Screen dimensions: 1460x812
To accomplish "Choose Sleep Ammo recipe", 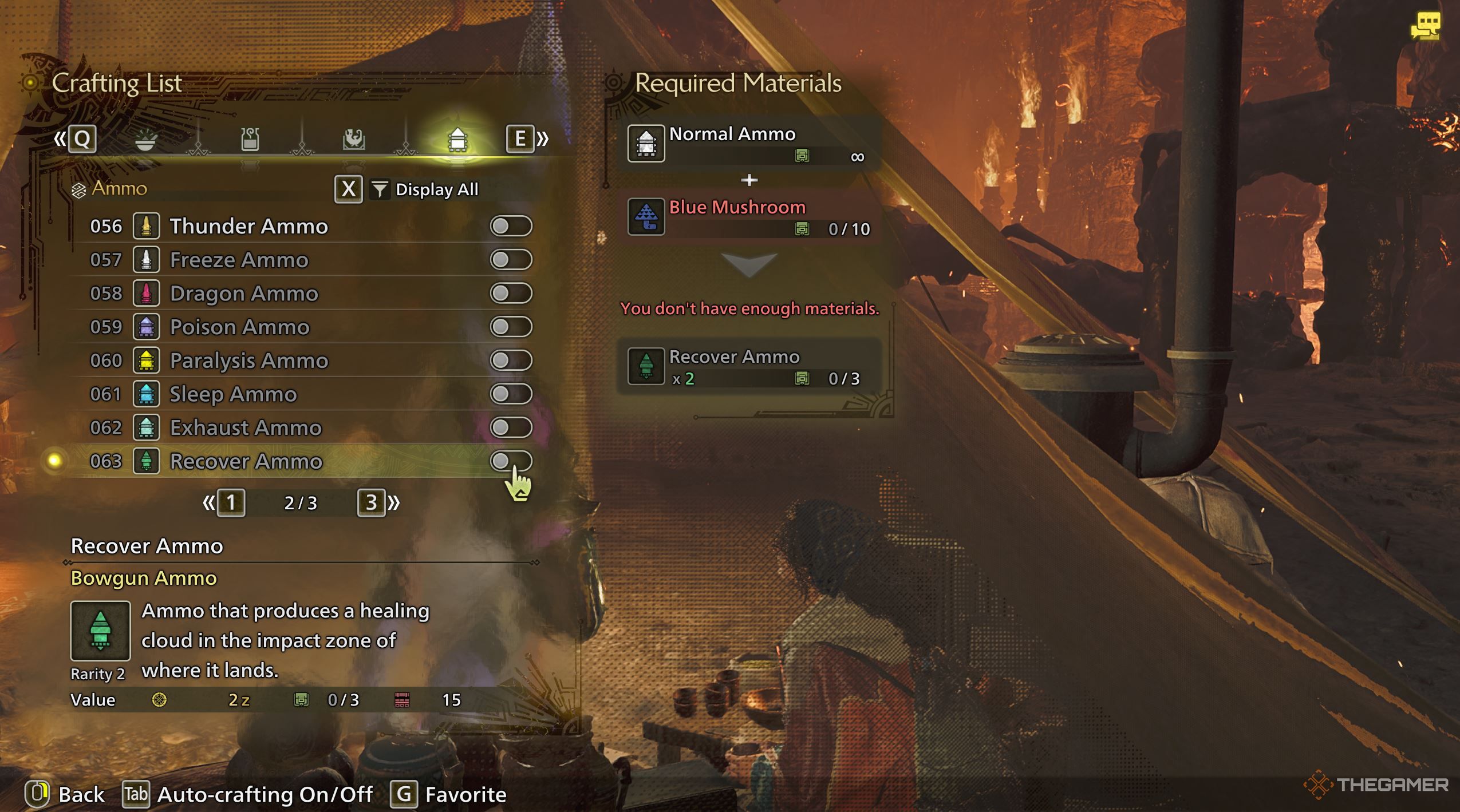I will (x=233, y=394).
